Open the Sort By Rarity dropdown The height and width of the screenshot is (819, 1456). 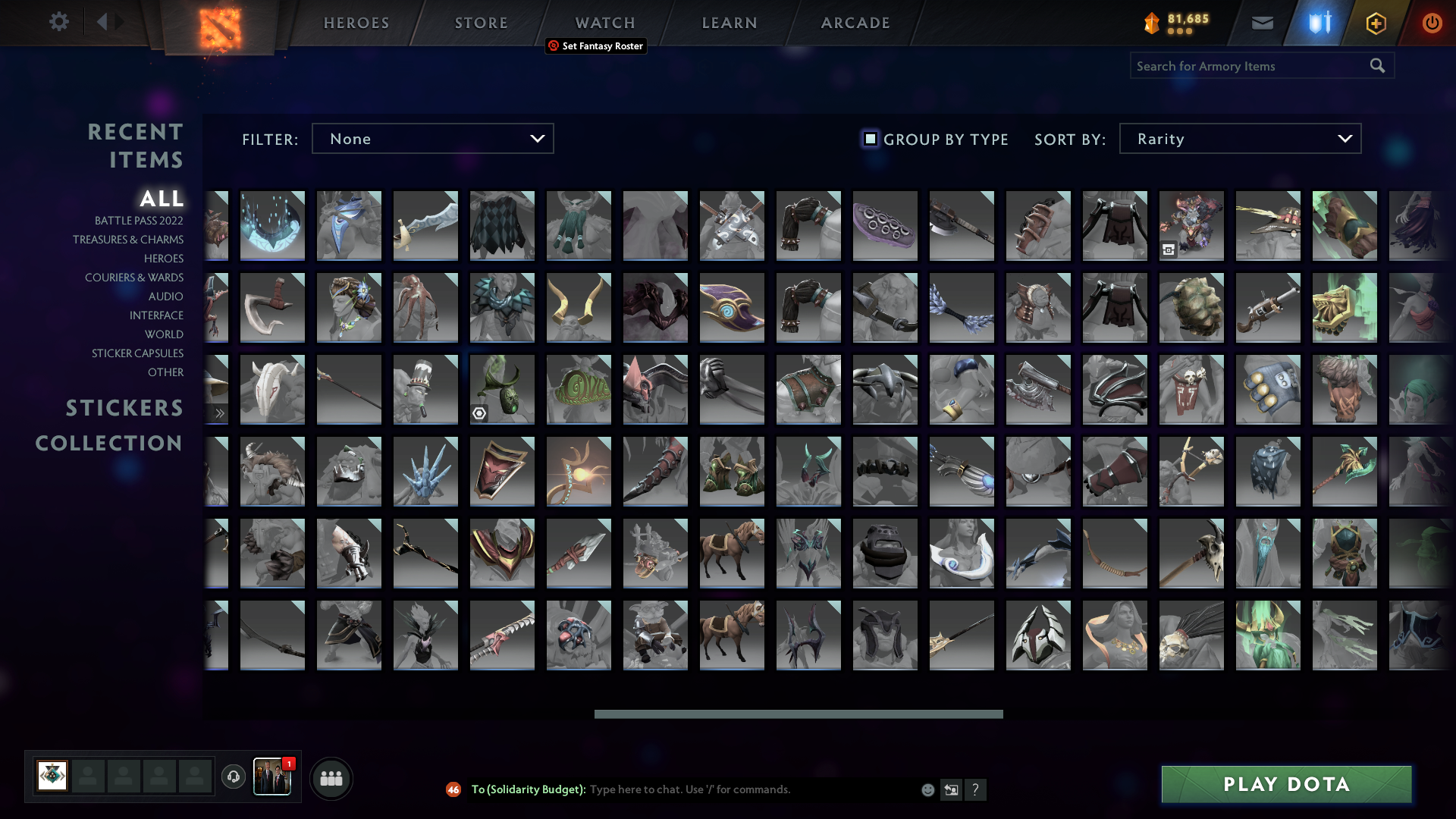[1239, 138]
